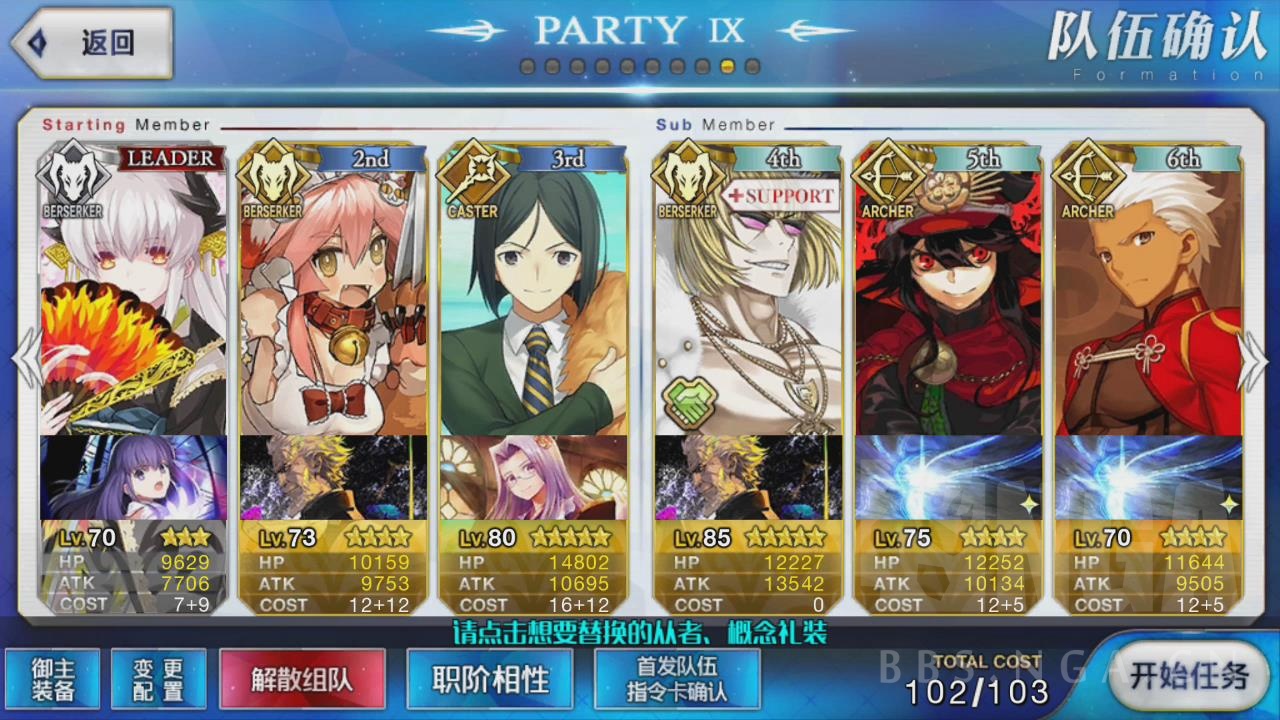Change the Caster's craft essence with glasses woman

click(533, 478)
